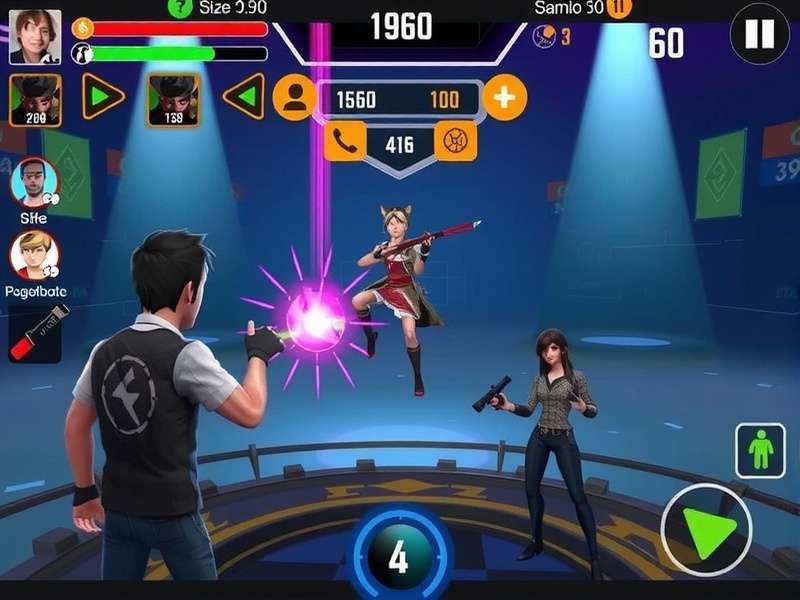Open the orange profile silhouette icon
The image size is (800, 600).
[294, 98]
